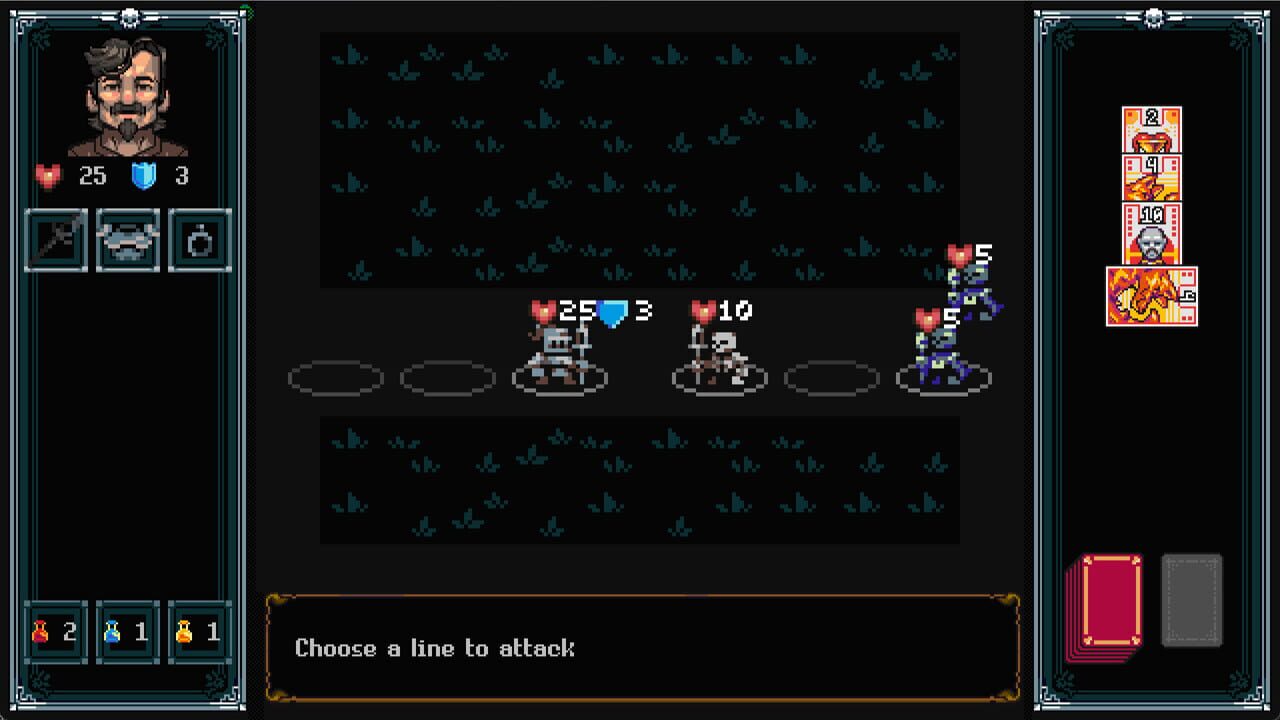The width and height of the screenshot is (1280, 720).
Task: Click the Choose a line to attack message box
Action: pos(640,648)
